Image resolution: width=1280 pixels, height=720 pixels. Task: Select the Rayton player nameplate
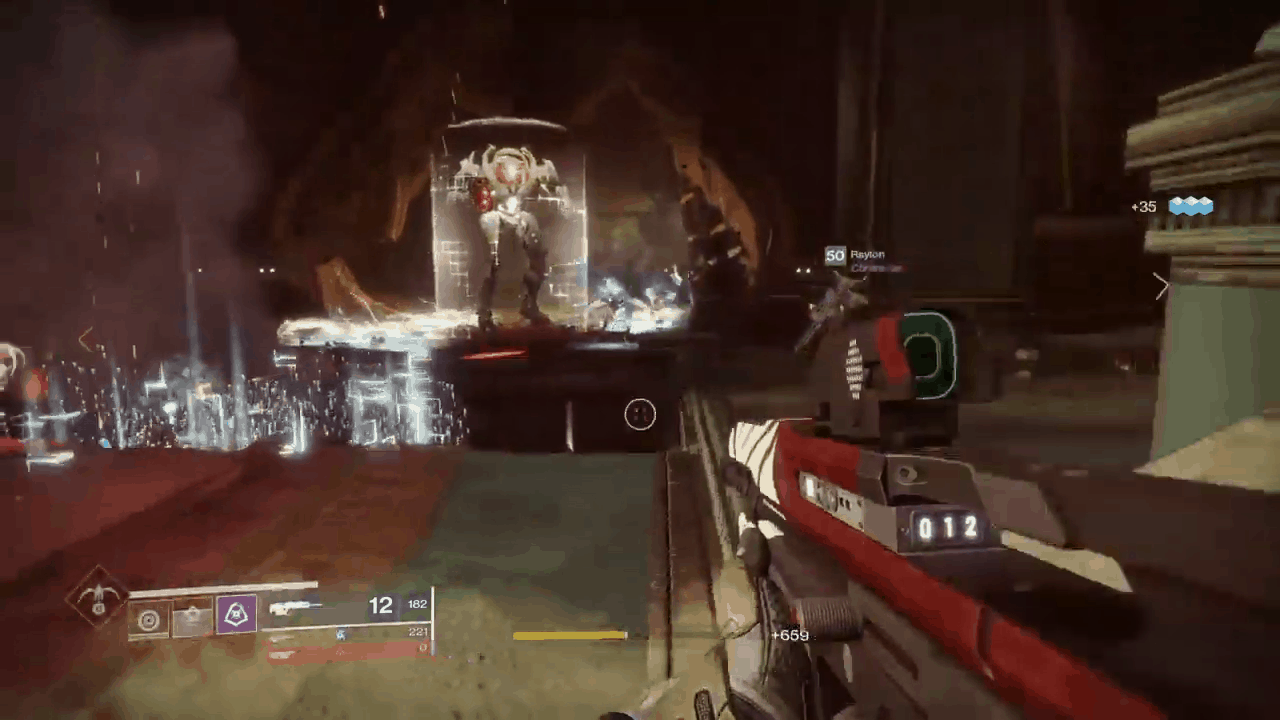point(866,254)
